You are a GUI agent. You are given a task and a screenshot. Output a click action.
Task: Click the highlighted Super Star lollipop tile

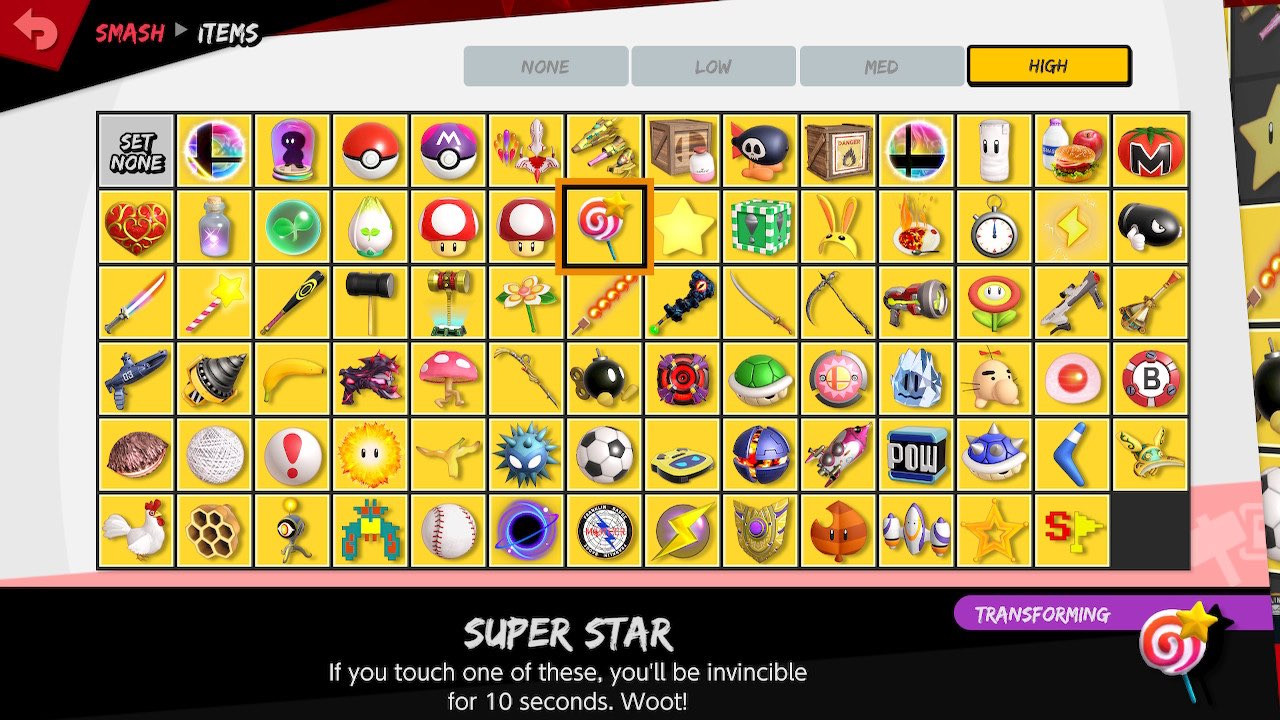pos(603,227)
